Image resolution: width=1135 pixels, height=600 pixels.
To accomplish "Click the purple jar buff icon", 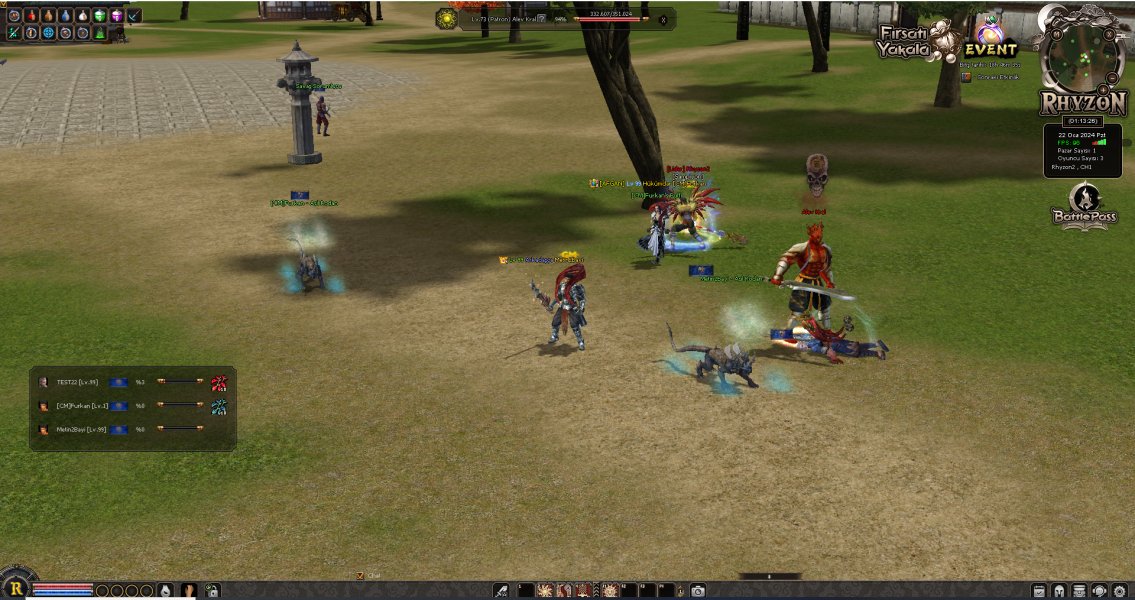I will click(117, 16).
